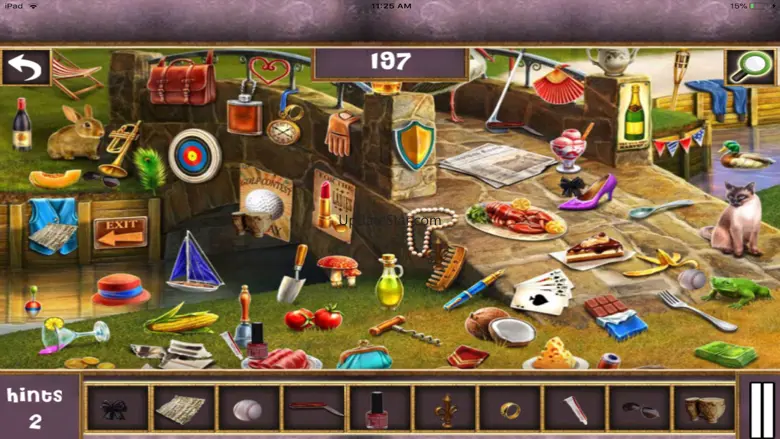Choose the fleur-de-lis slot in the item bar

tap(444, 409)
